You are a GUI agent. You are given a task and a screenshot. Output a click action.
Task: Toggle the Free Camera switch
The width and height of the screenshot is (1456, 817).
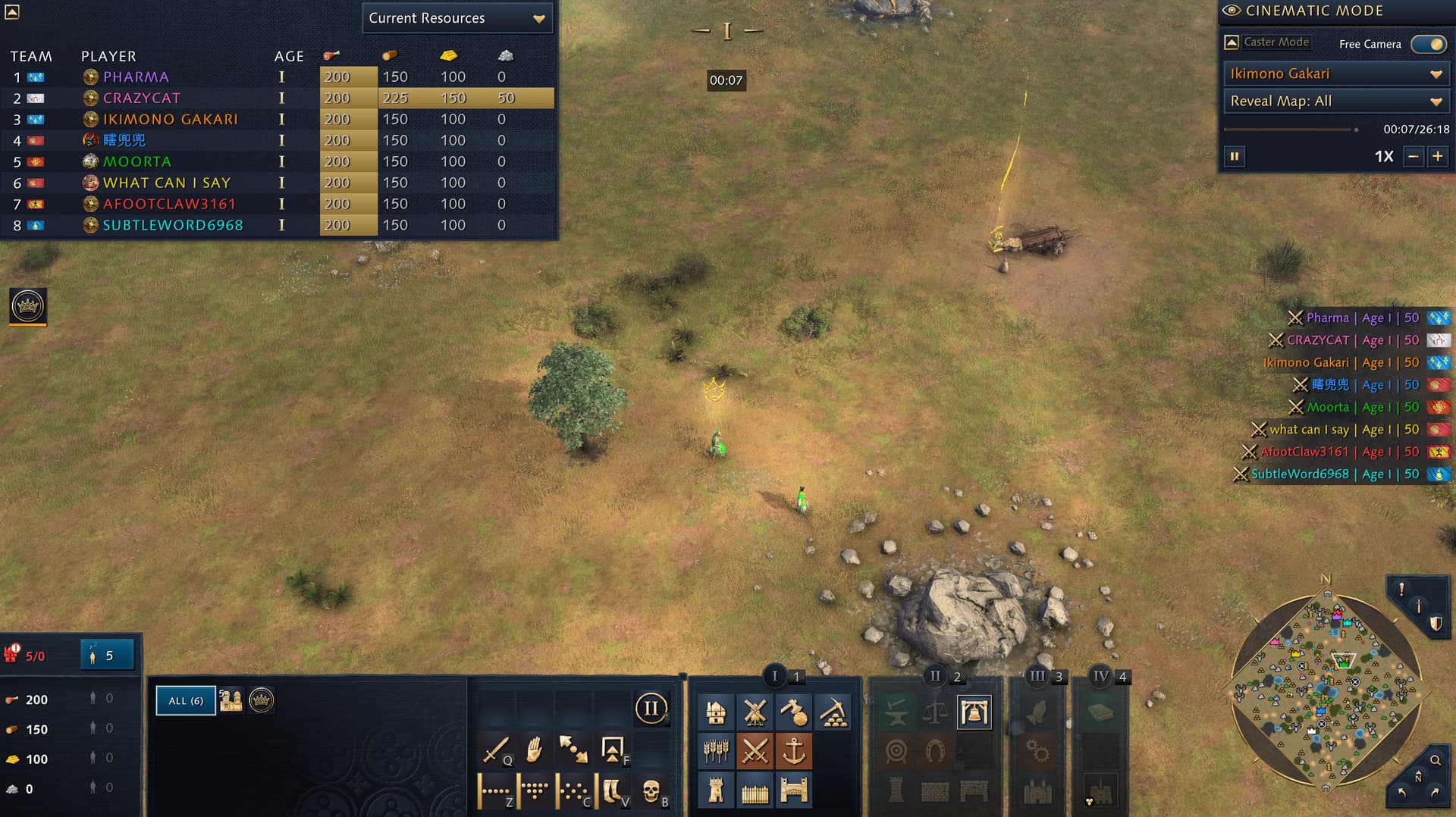(1429, 44)
